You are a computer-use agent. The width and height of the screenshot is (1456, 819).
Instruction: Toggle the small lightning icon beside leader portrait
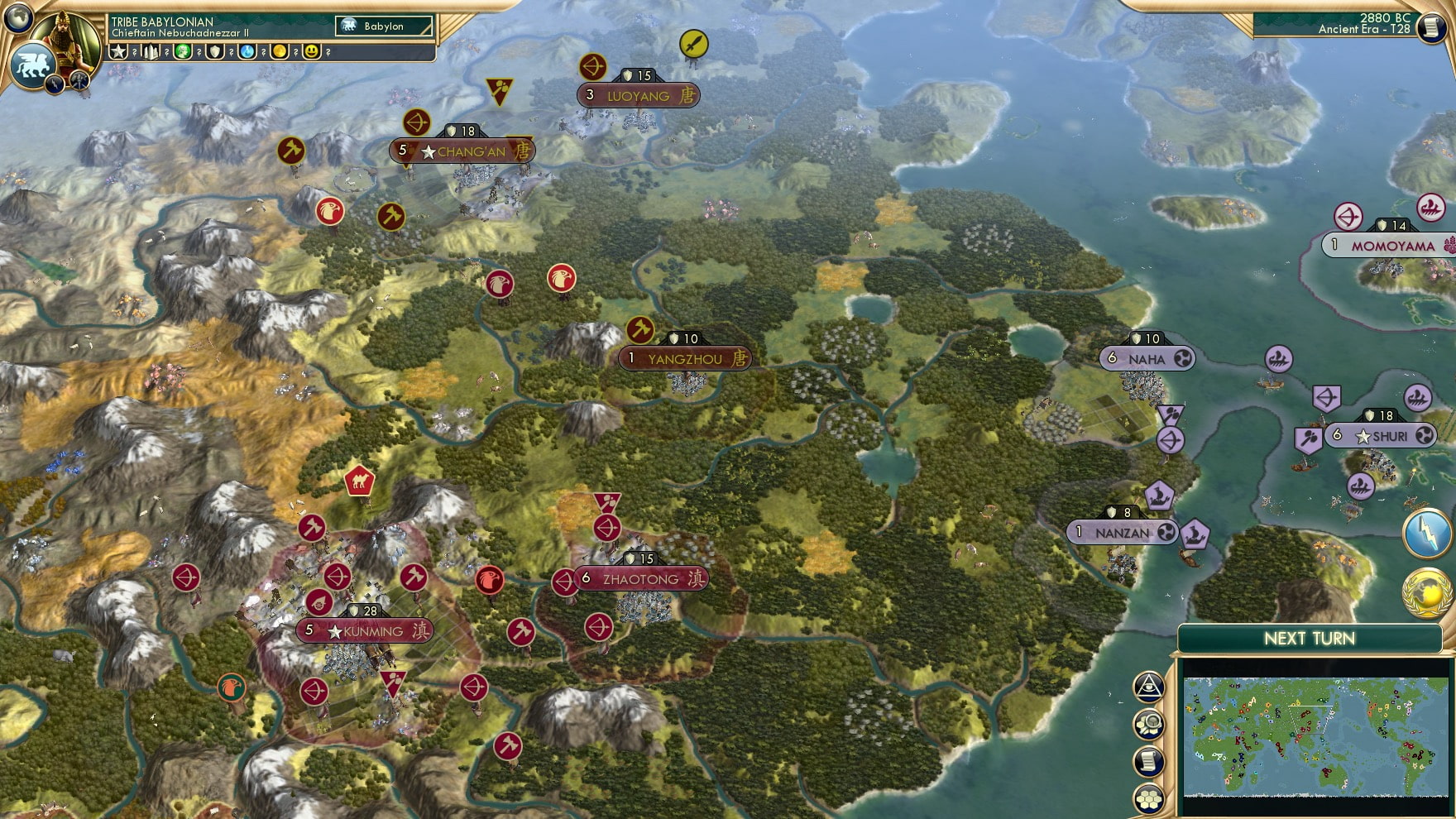point(55,84)
